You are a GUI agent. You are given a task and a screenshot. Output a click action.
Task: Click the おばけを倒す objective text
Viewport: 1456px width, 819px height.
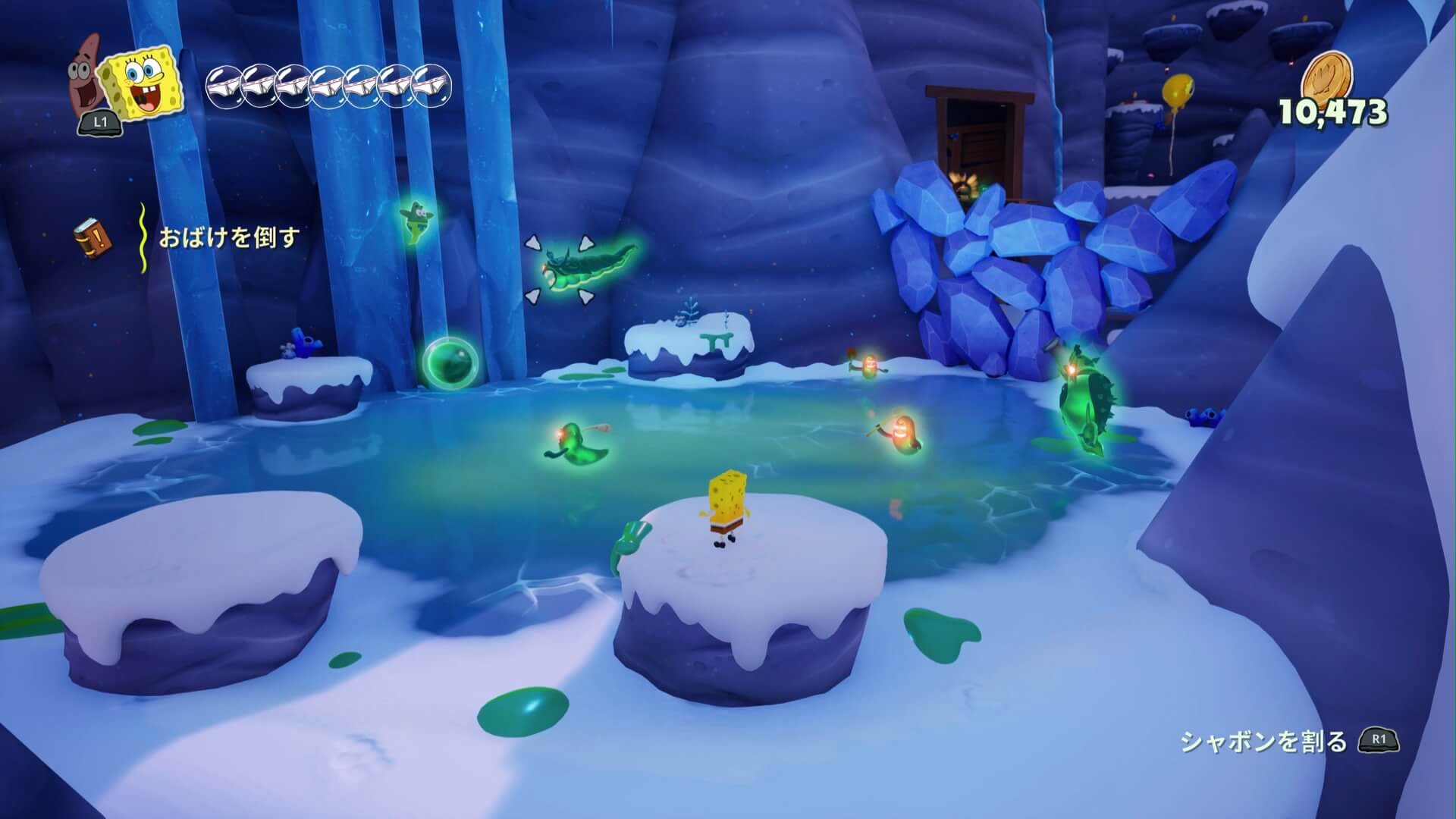[229, 238]
